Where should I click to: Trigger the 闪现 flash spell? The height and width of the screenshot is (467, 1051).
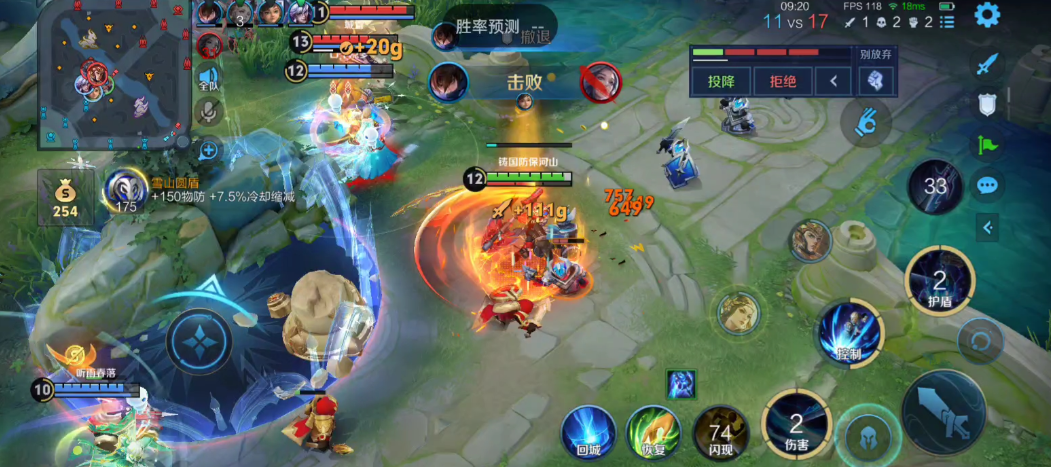coord(720,432)
